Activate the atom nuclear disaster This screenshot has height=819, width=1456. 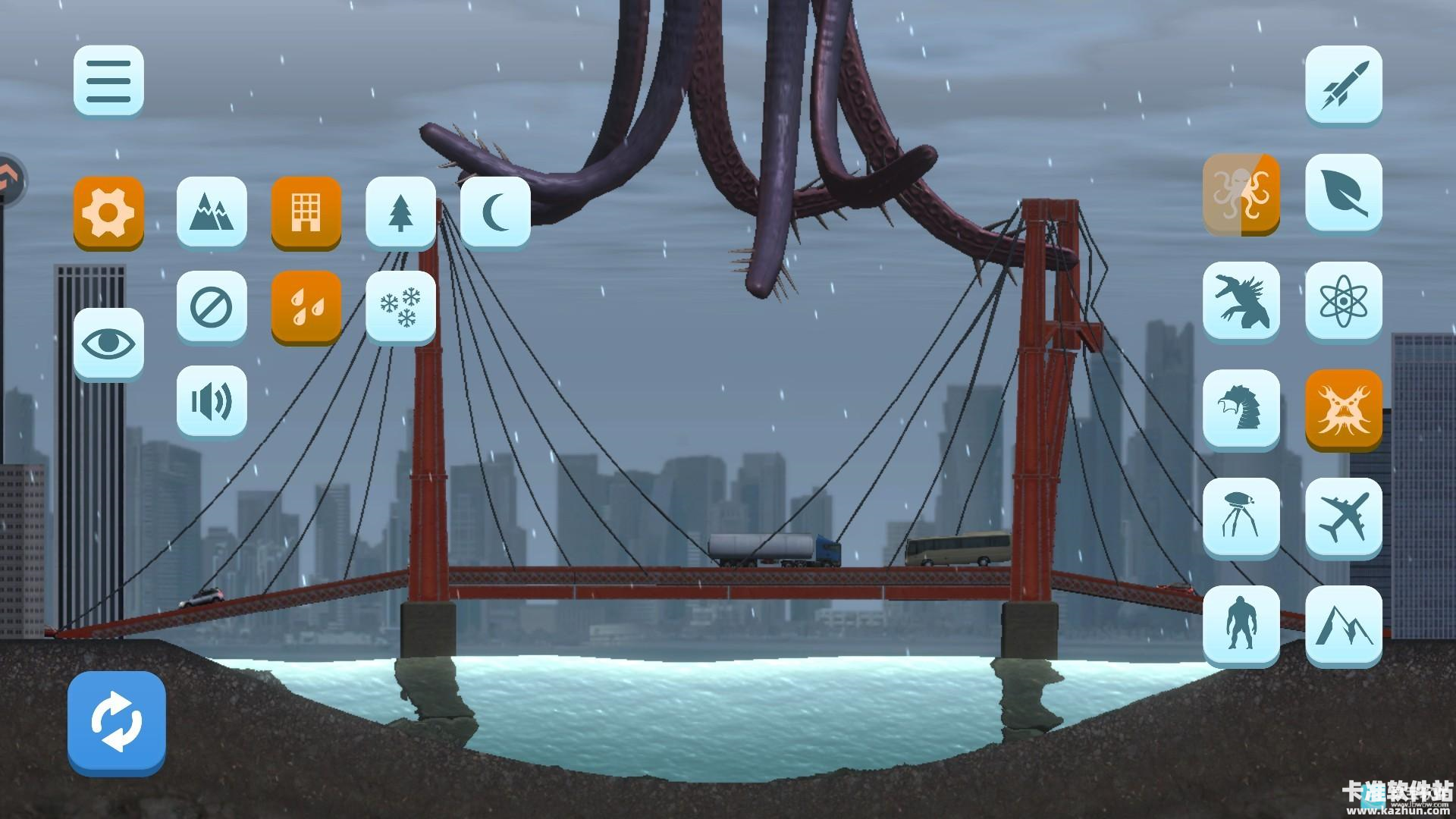click(x=1343, y=300)
